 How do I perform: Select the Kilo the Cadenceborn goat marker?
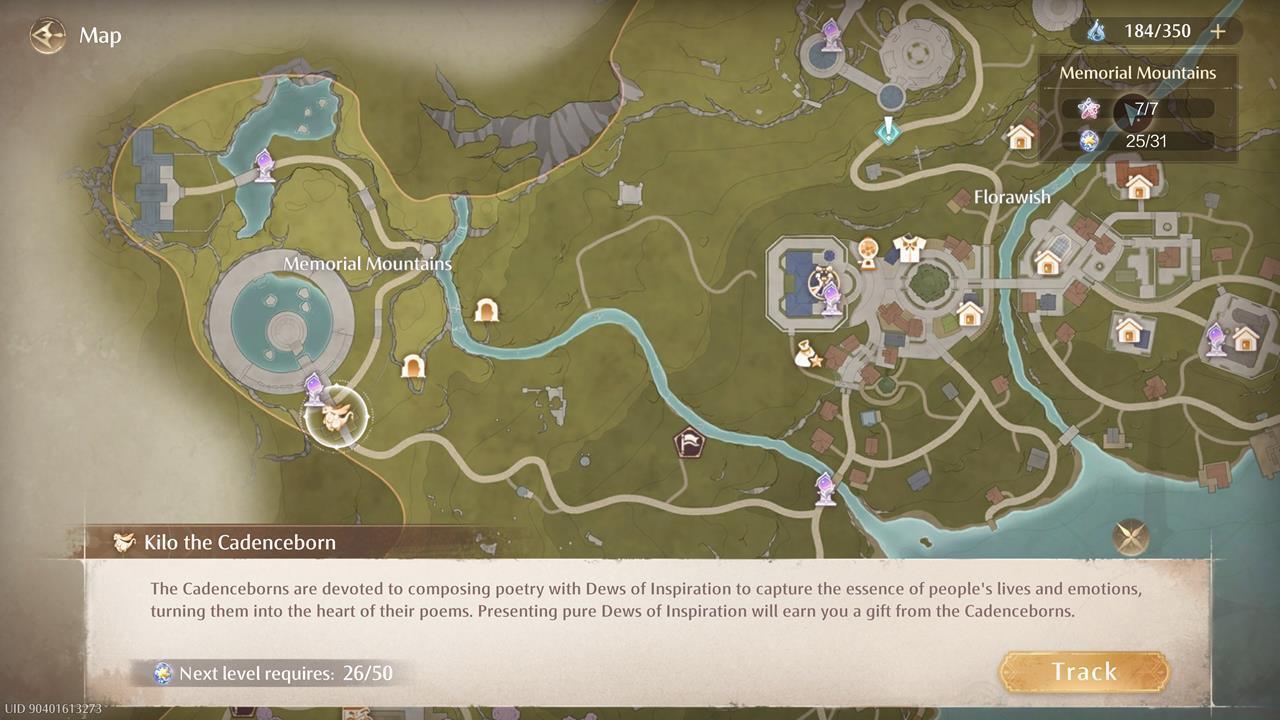[337, 418]
